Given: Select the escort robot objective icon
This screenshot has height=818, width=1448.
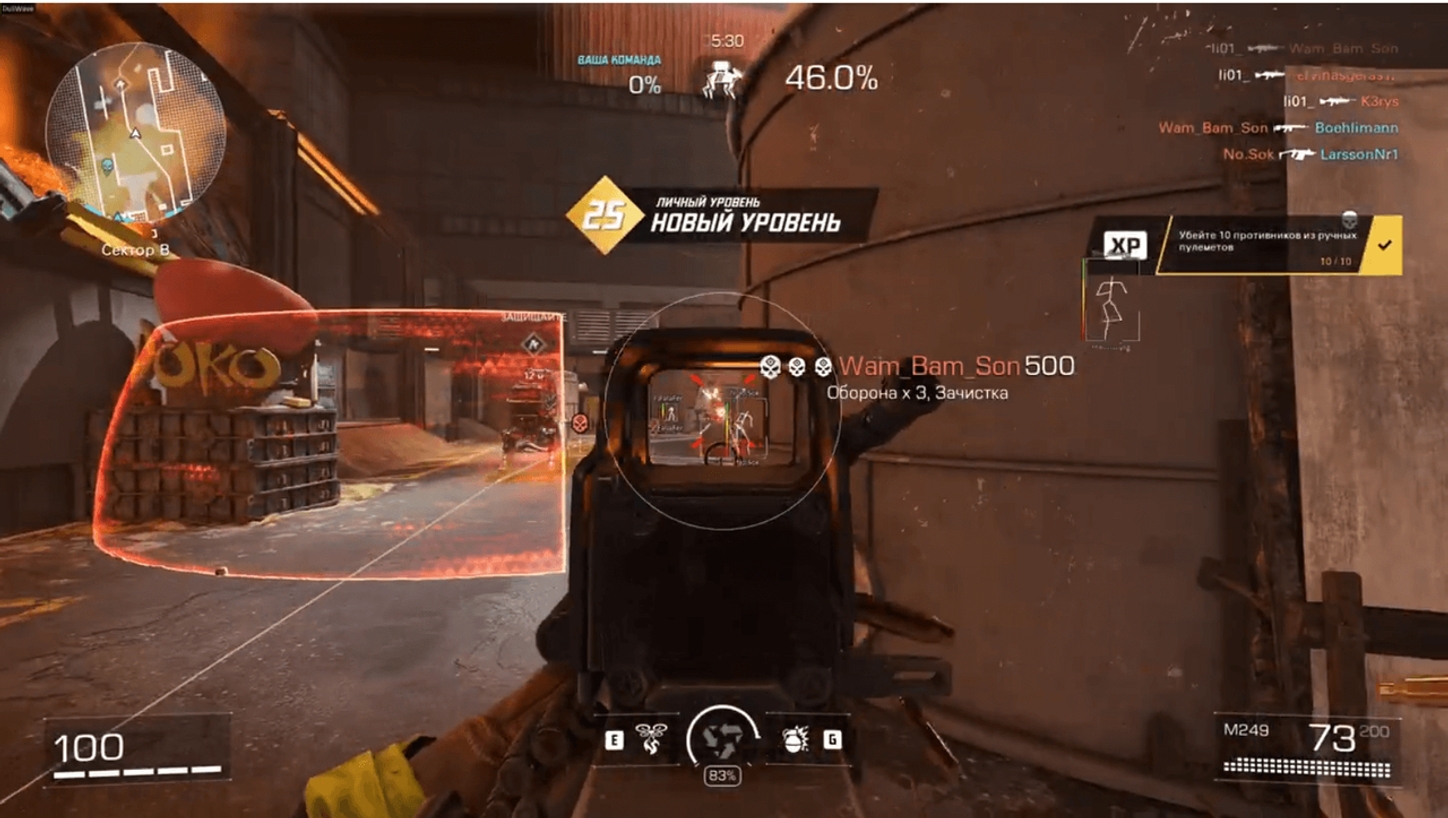Looking at the screenshot, I should point(720,77).
